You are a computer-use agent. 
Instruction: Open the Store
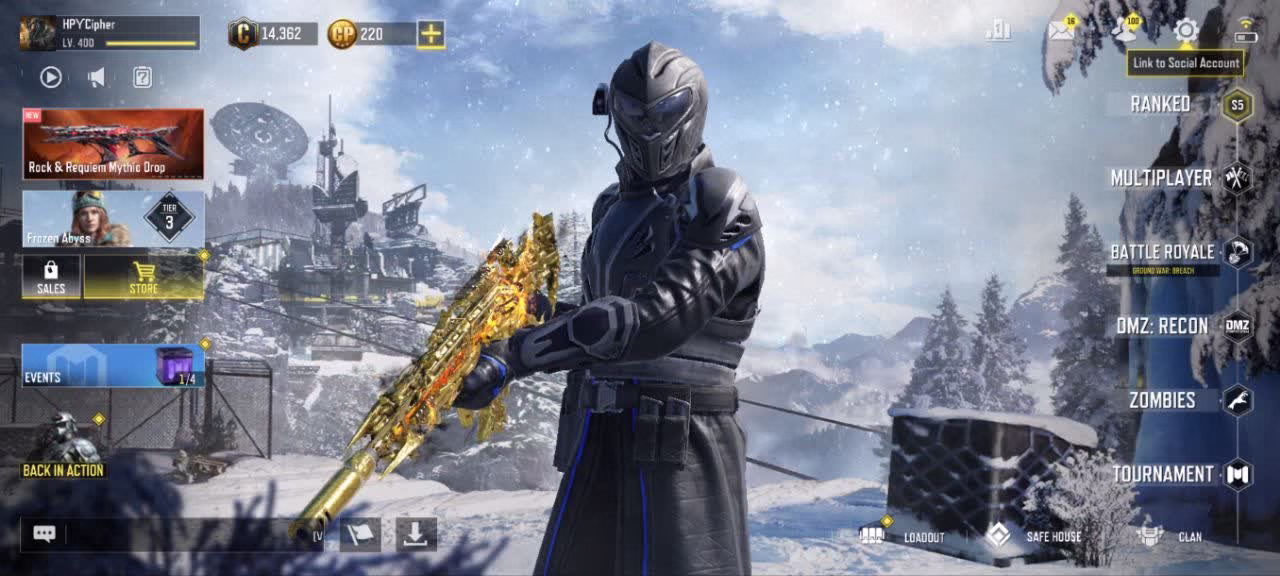click(144, 277)
